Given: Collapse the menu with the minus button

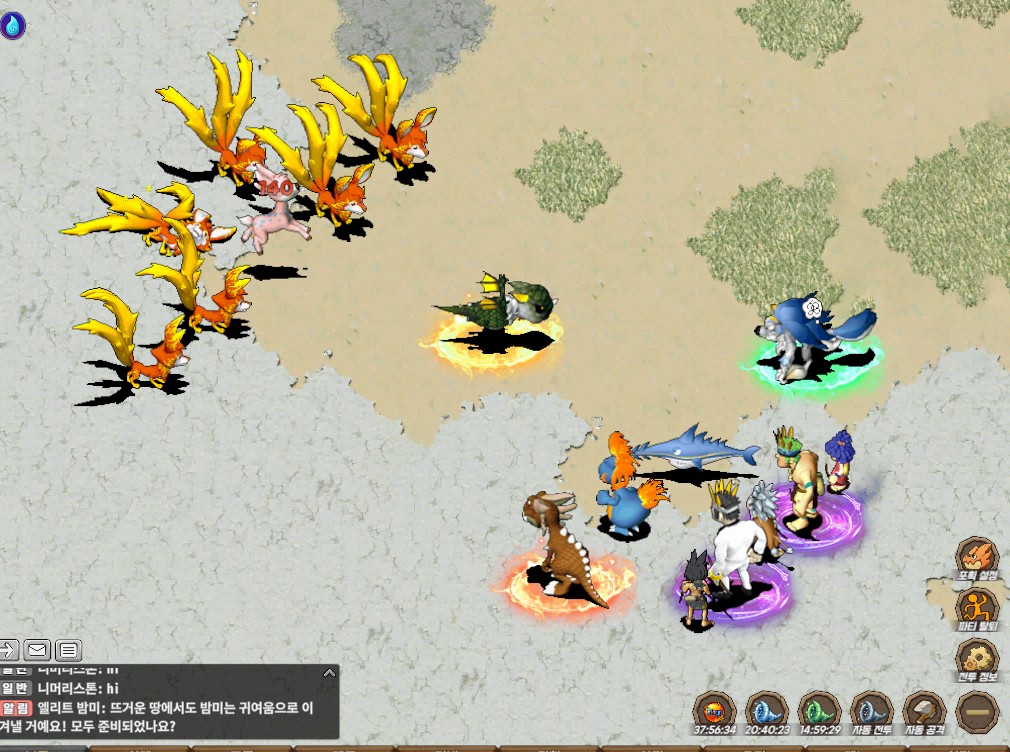Looking at the screenshot, I should point(976,712).
